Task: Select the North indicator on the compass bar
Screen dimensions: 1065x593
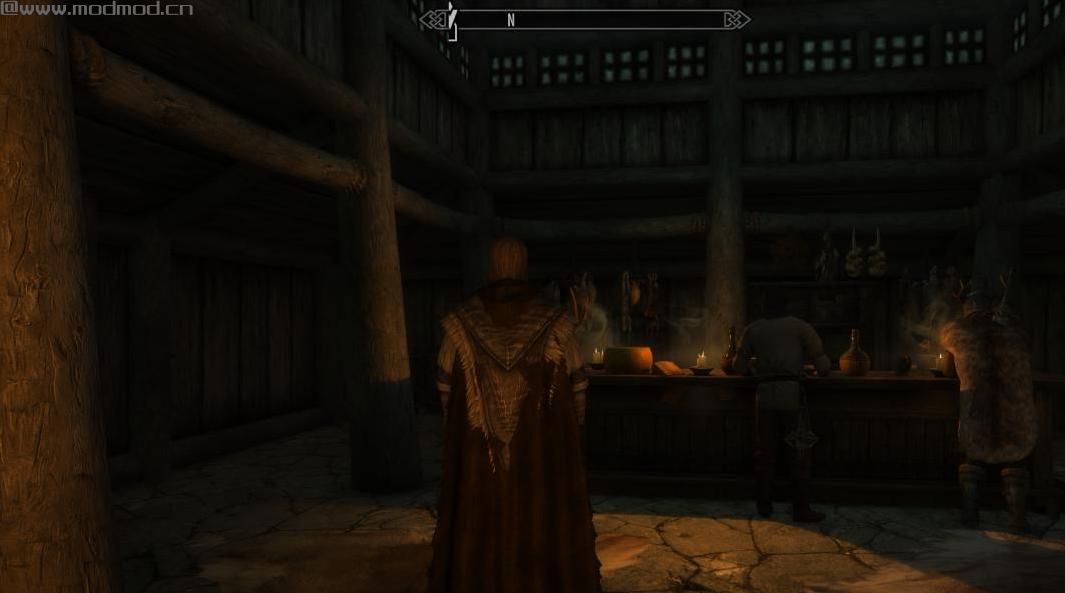Action: pos(511,20)
